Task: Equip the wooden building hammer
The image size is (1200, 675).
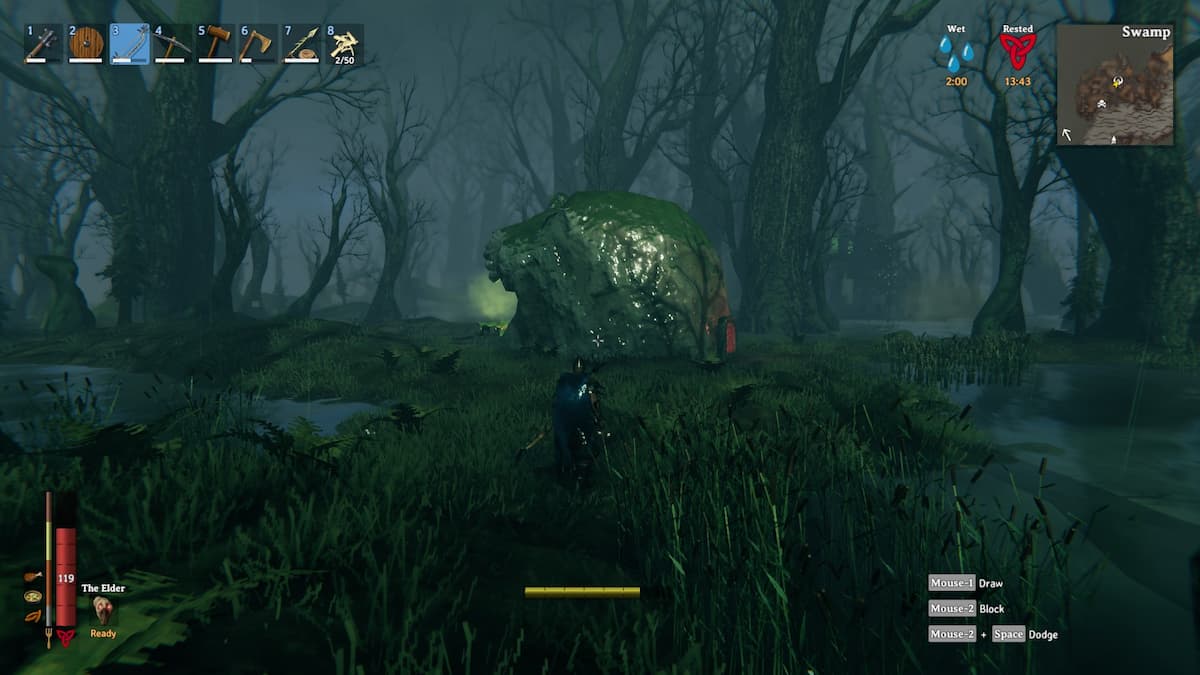Action: (x=215, y=44)
